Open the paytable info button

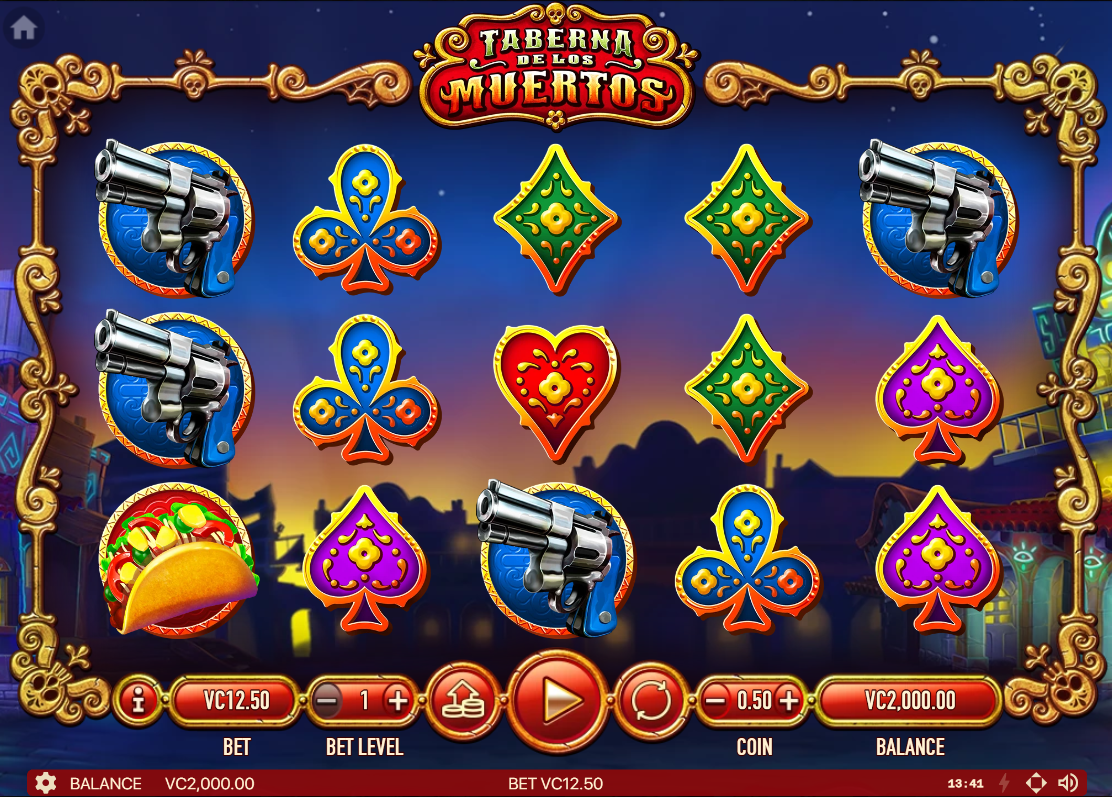(138, 700)
